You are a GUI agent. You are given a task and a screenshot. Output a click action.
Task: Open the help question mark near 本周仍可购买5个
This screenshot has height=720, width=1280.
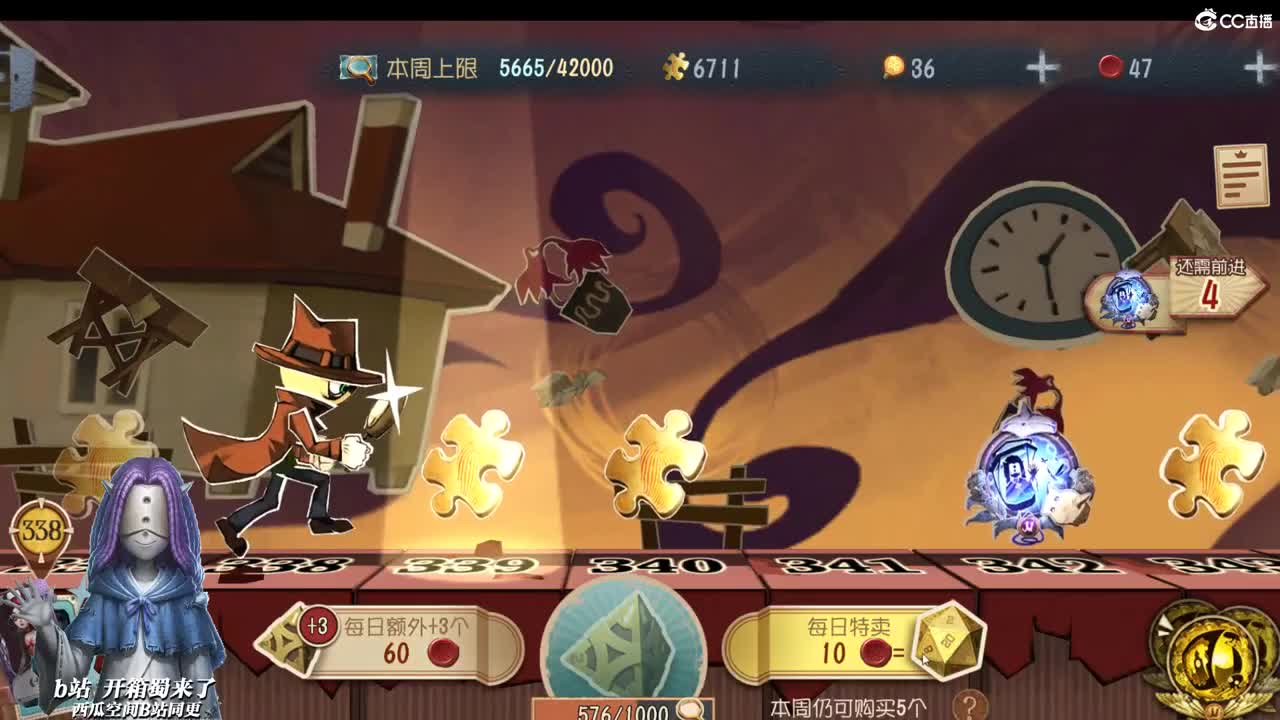[973, 707]
